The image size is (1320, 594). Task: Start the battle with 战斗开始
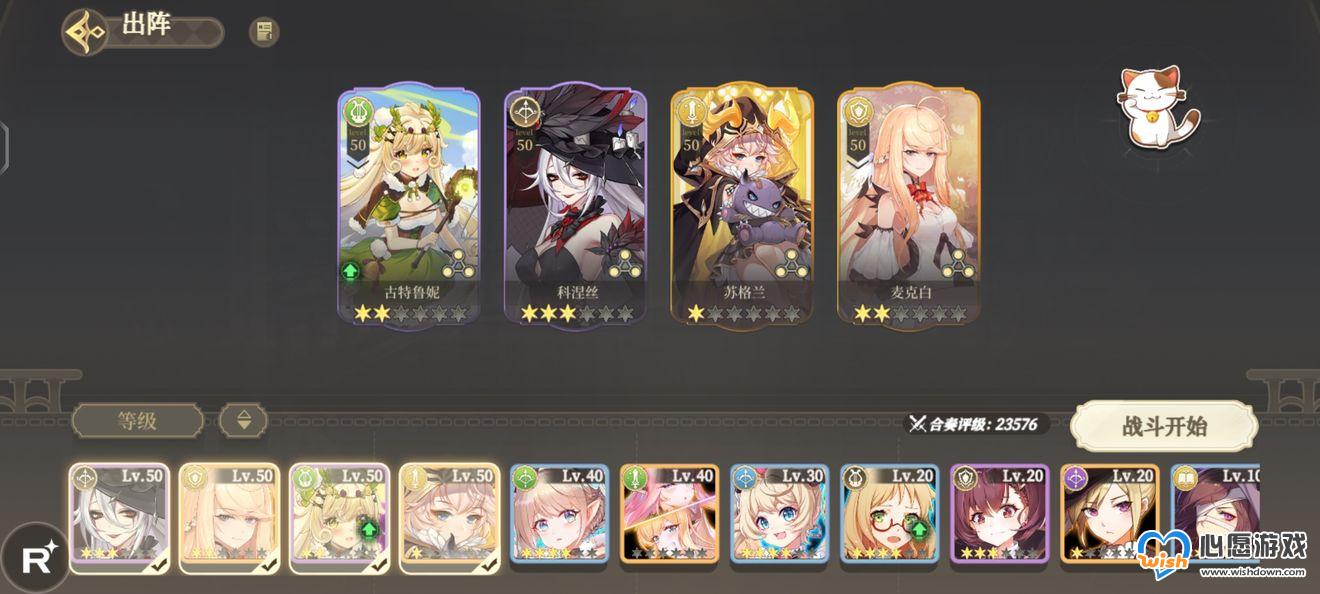(x=1164, y=427)
